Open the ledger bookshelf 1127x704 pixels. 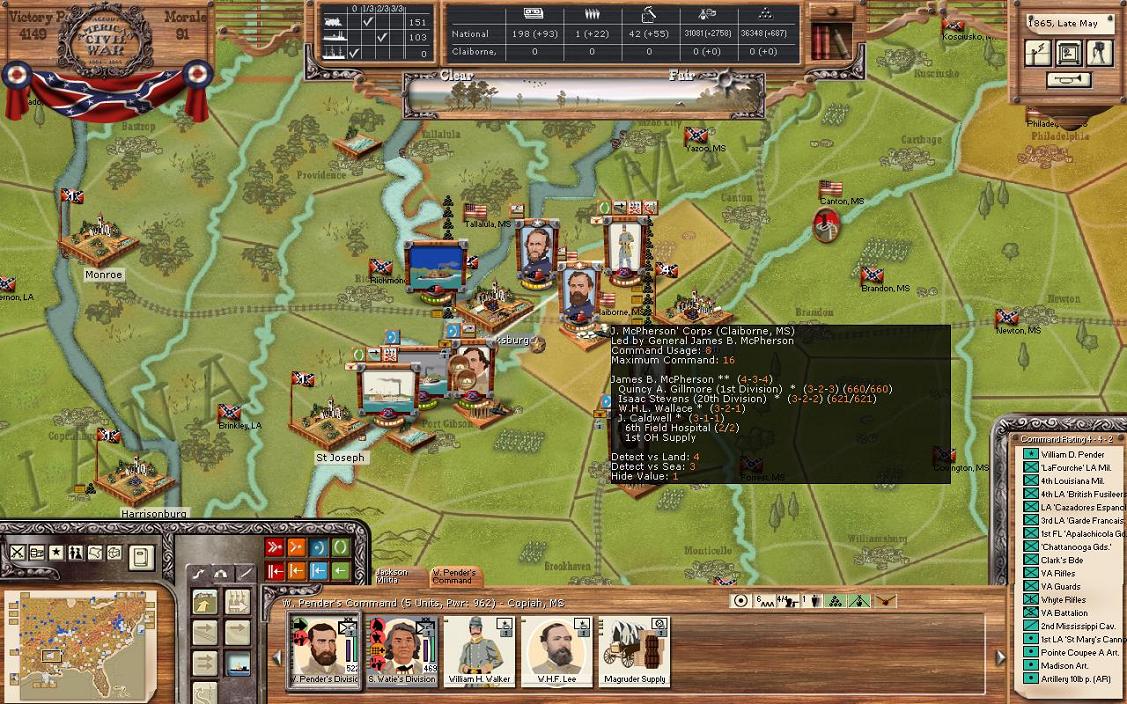(825, 42)
